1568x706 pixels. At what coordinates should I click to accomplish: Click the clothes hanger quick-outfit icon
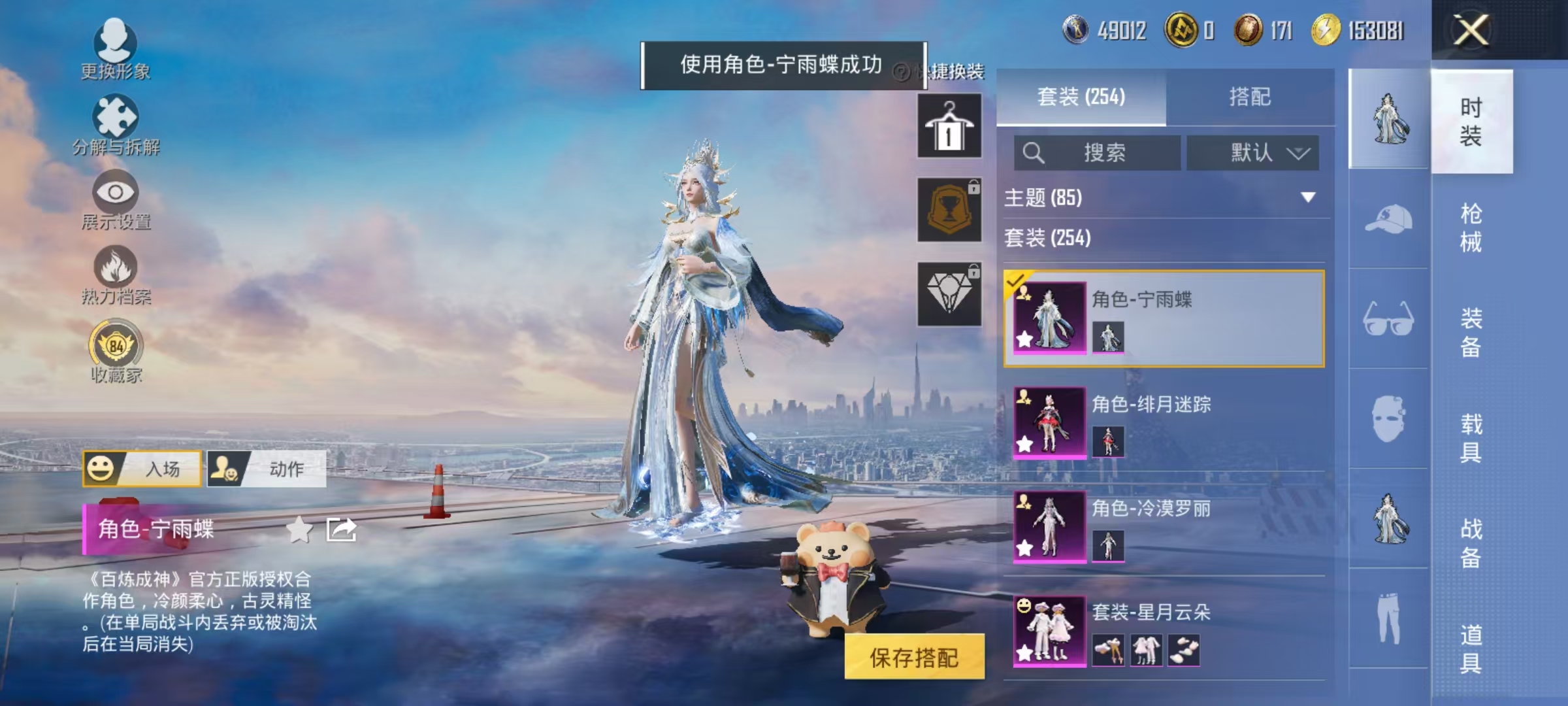point(949,124)
